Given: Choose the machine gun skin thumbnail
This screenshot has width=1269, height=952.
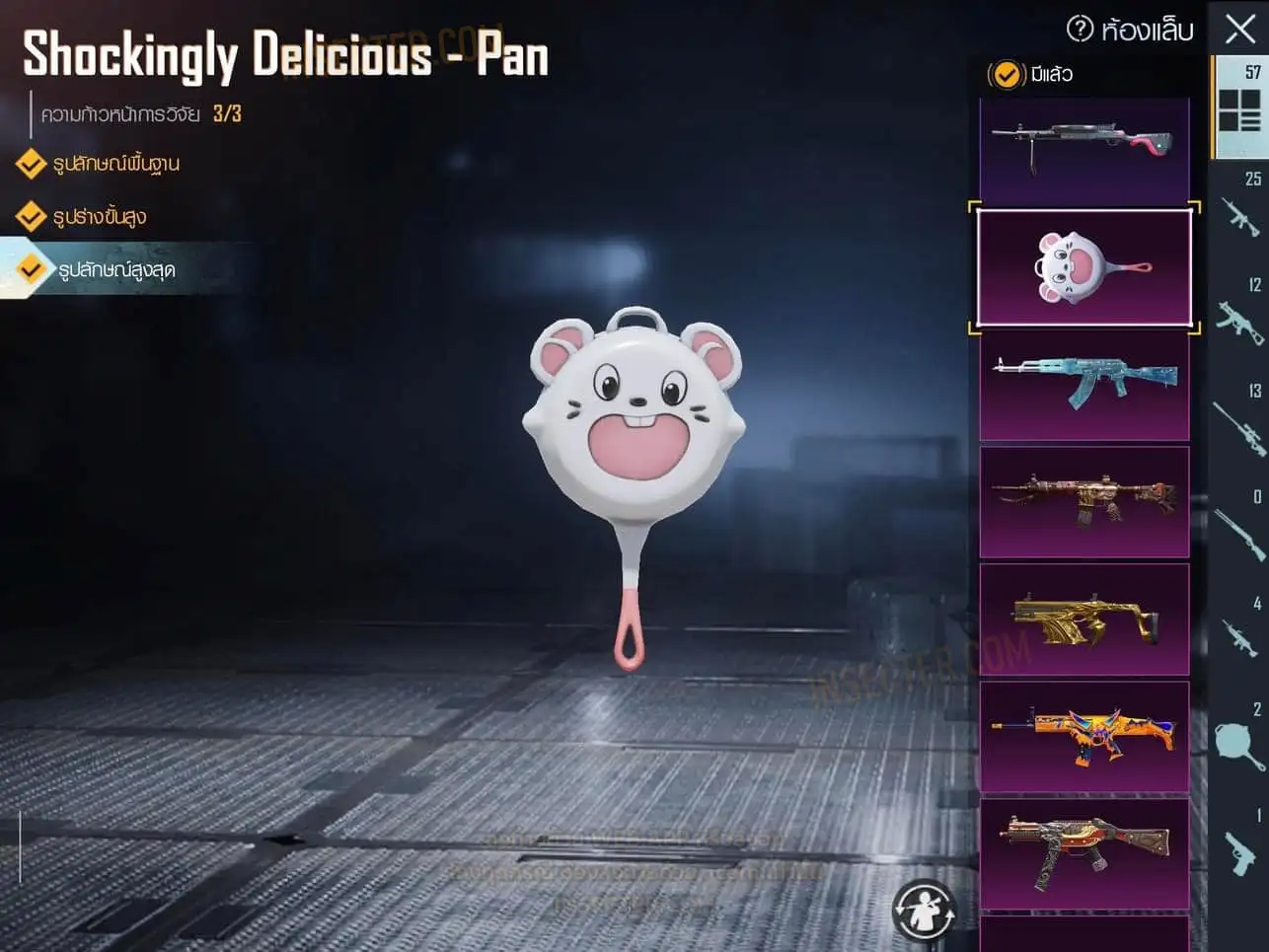Looking at the screenshot, I should [1083, 148].
